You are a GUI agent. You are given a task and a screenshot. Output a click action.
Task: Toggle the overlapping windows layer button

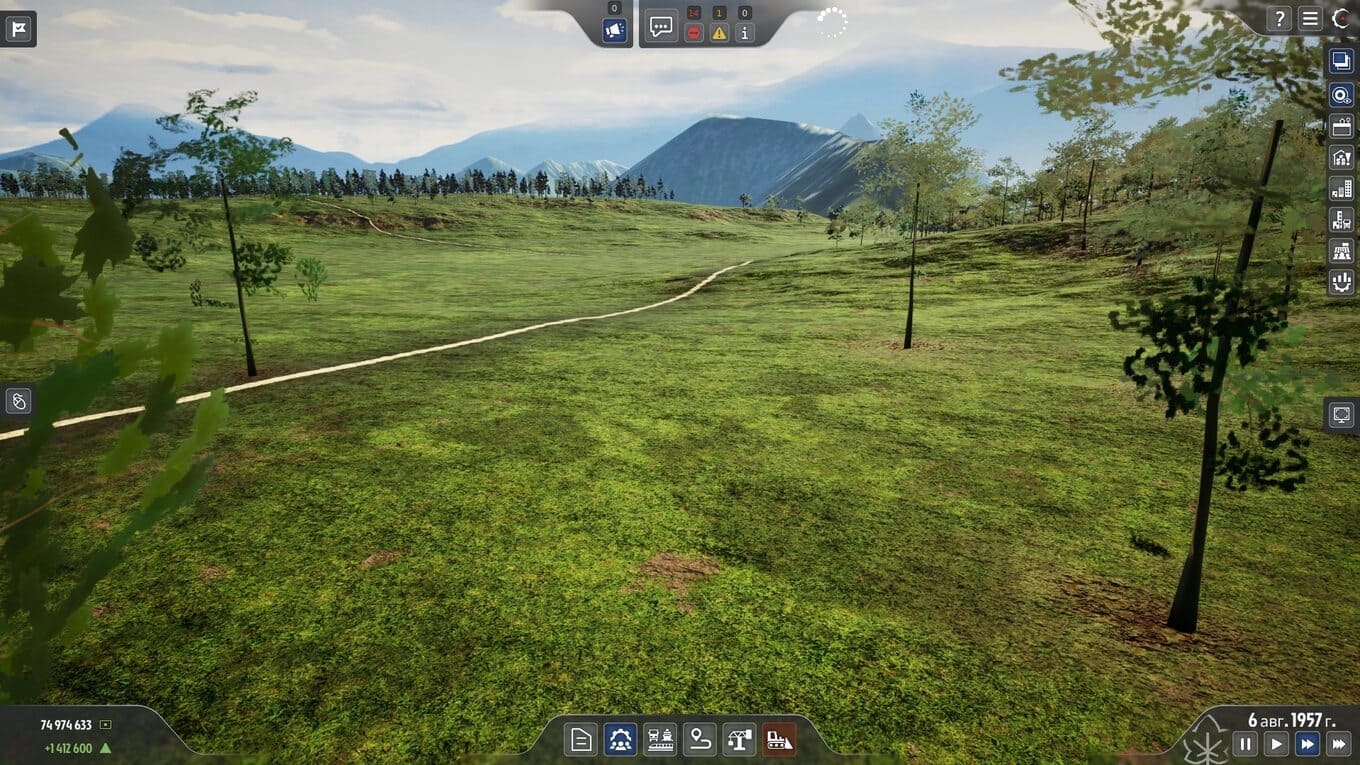(1341, 61)
